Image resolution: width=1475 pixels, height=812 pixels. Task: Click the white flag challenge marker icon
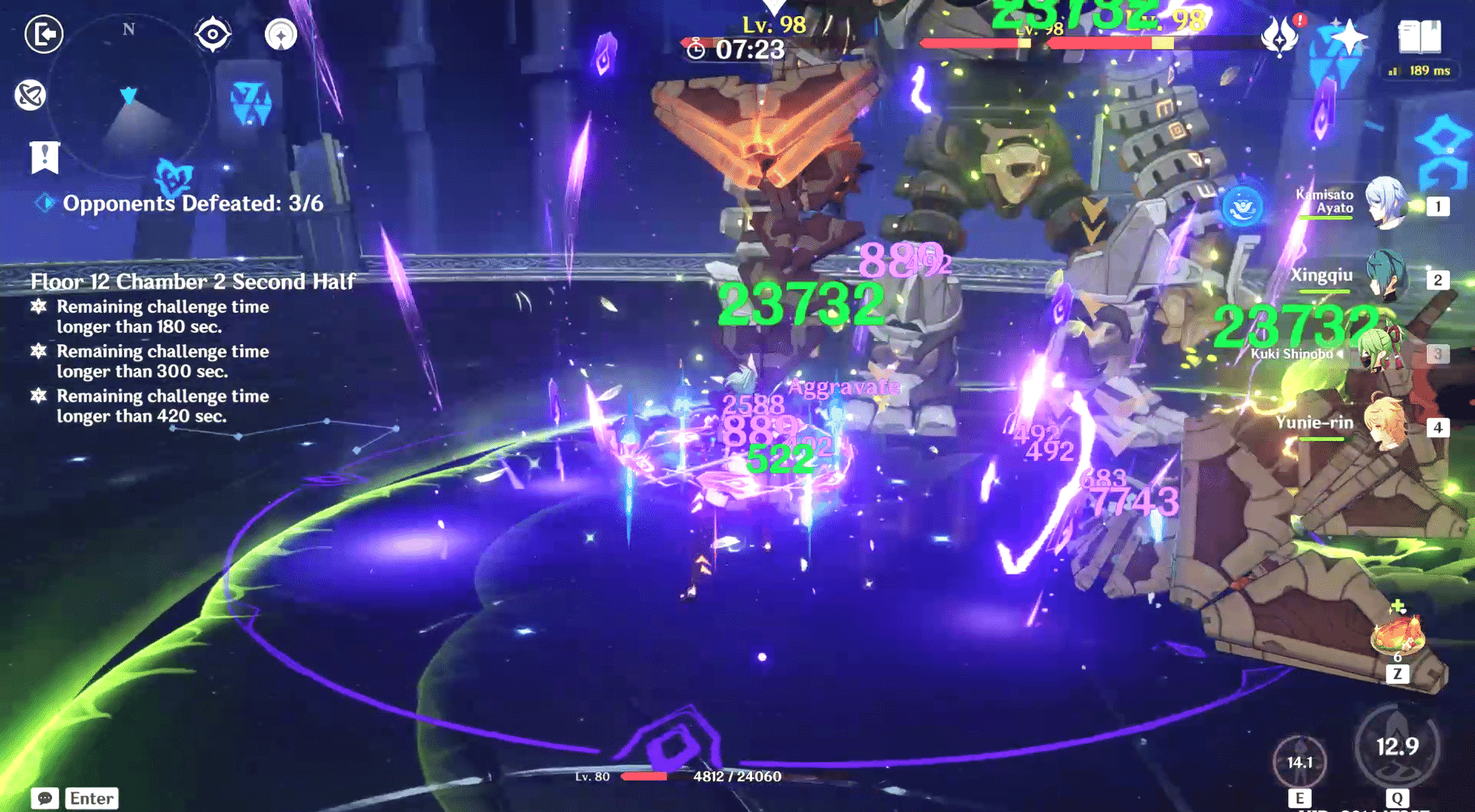point(45,159)
